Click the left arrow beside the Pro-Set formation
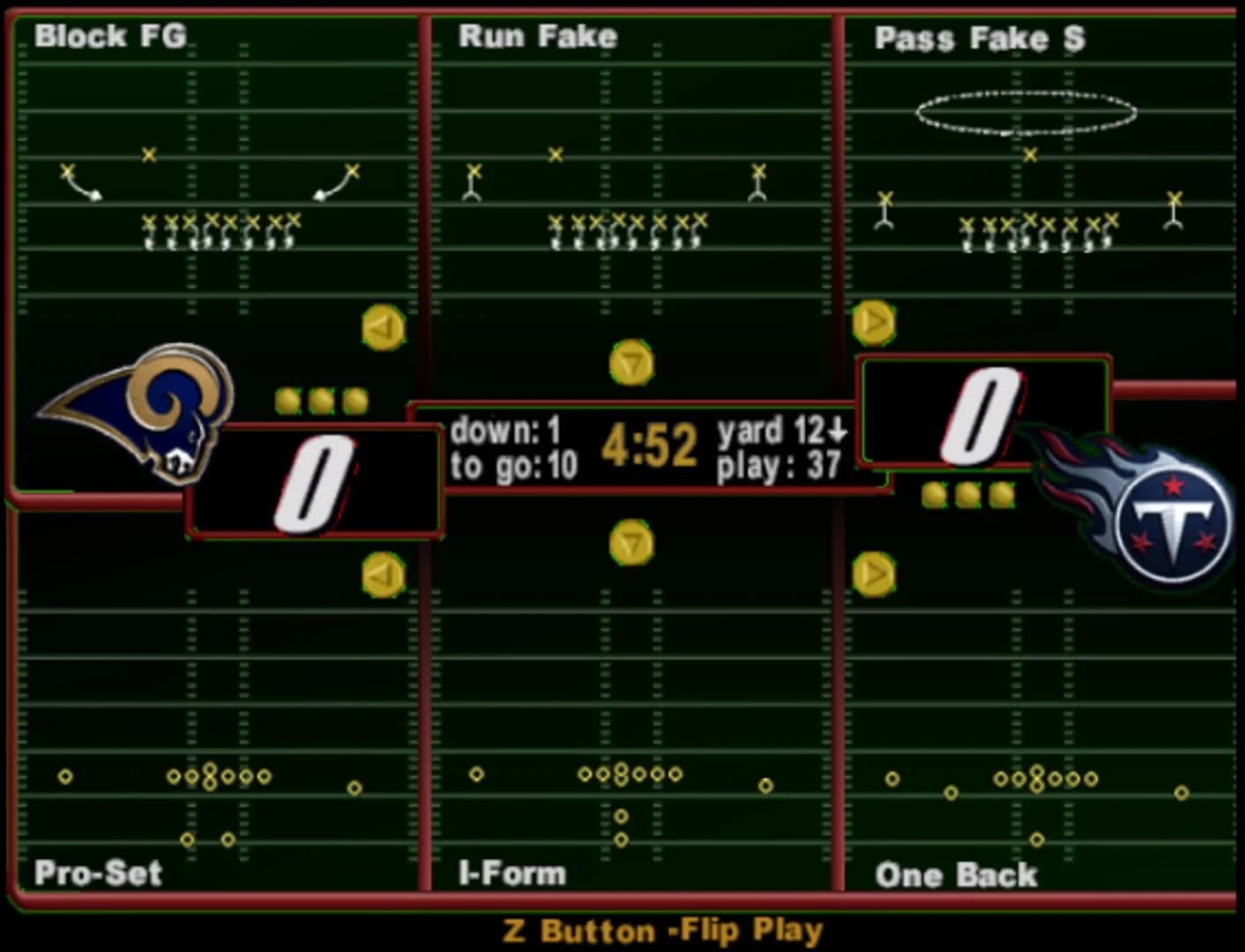 click(x=383, y=574)
